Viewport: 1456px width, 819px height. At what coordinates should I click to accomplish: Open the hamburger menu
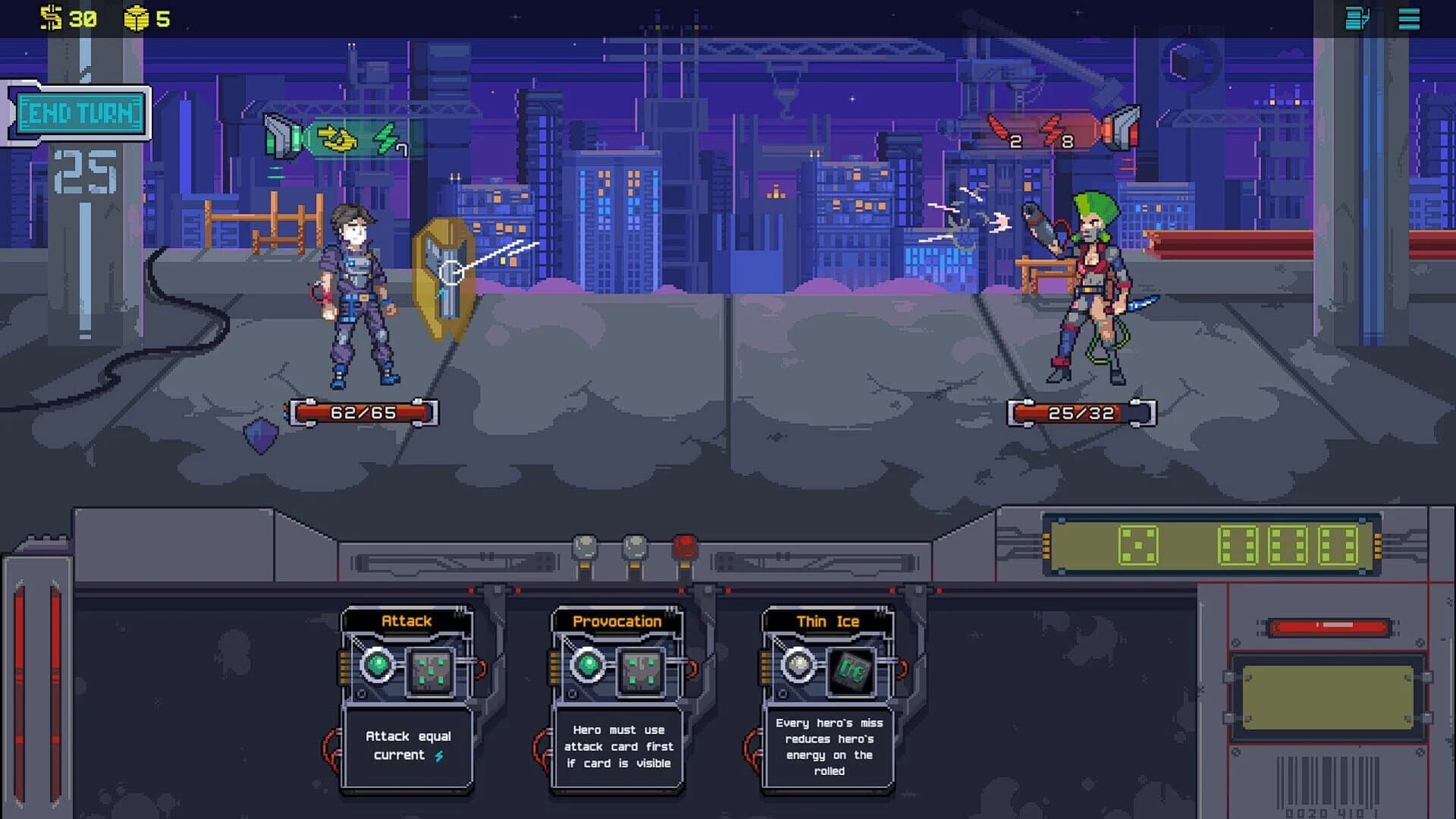click(x=1409, y=19)
